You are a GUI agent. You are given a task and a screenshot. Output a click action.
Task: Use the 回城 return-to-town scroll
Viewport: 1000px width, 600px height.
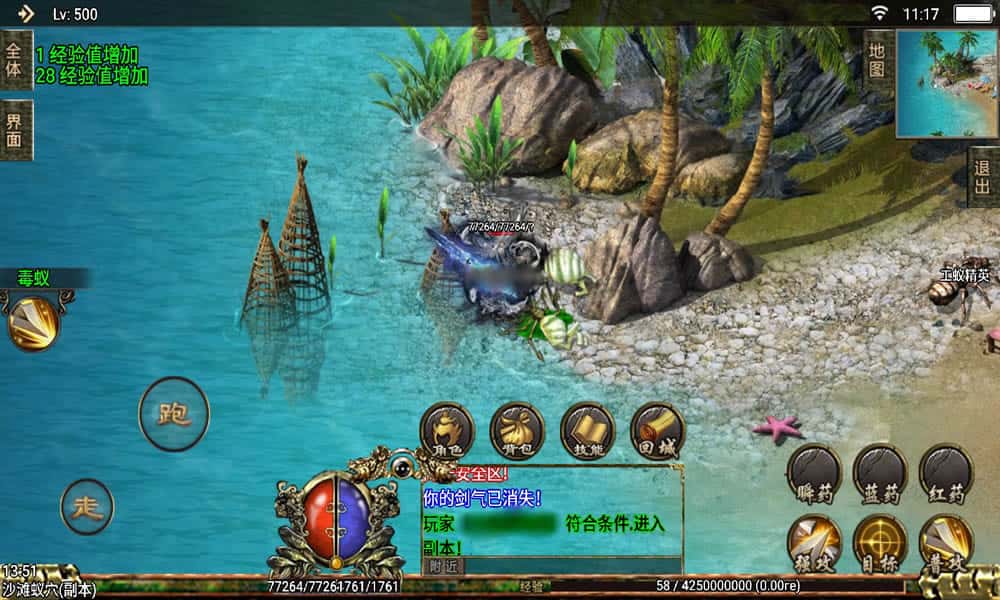click(657, 430)
